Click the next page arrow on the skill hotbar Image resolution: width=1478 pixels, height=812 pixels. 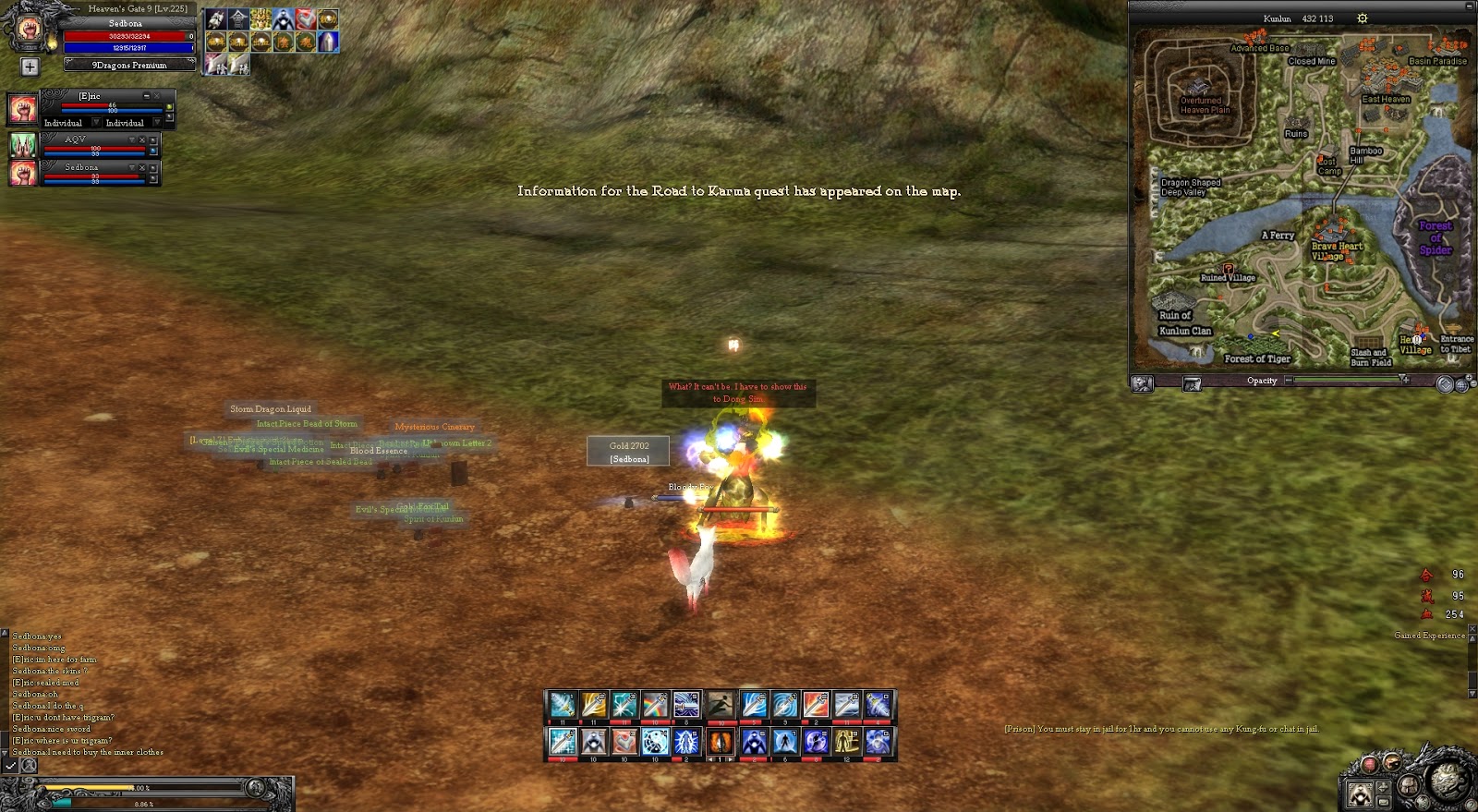[x=731, y=759]
